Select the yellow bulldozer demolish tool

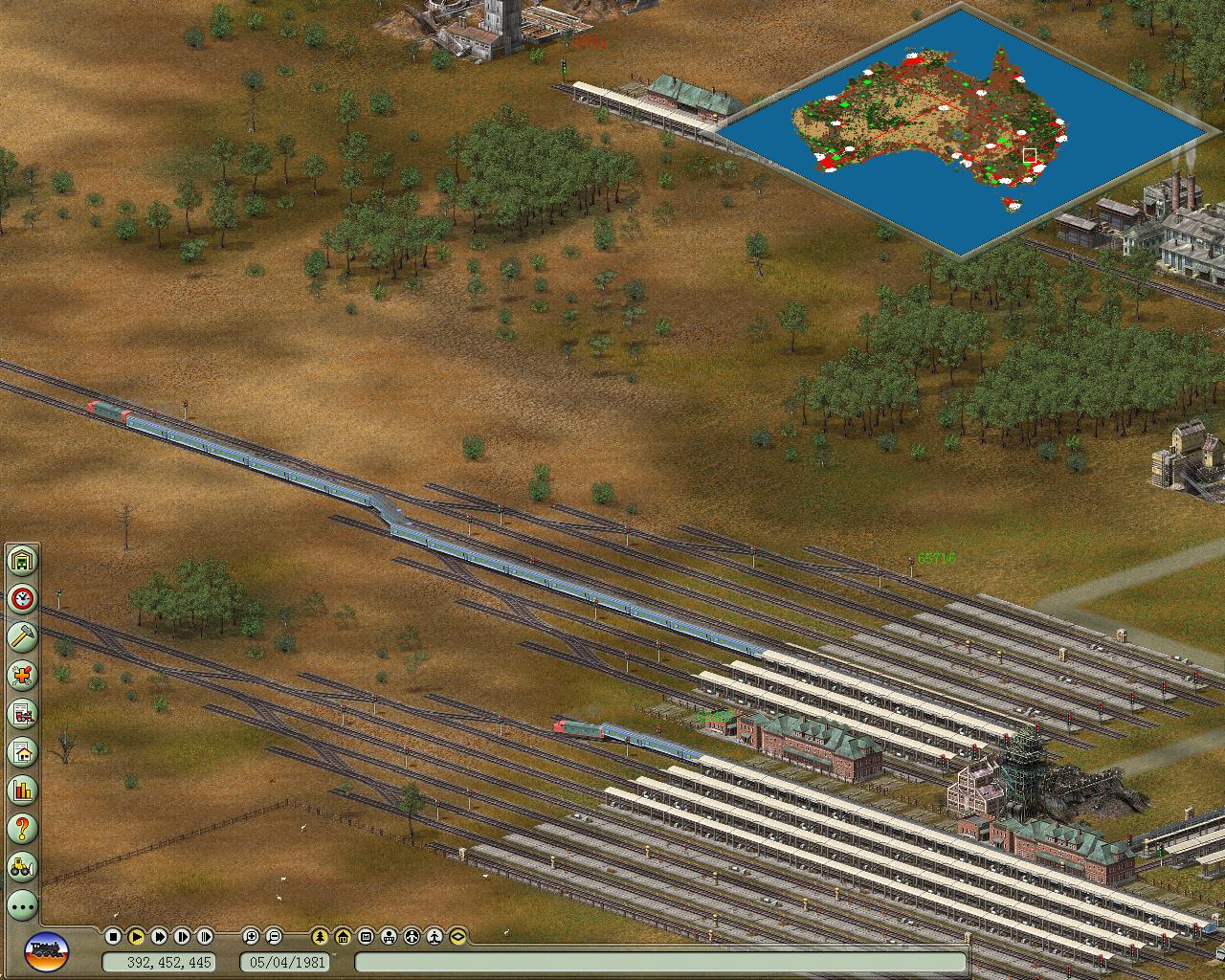click(x=22, y=867)
